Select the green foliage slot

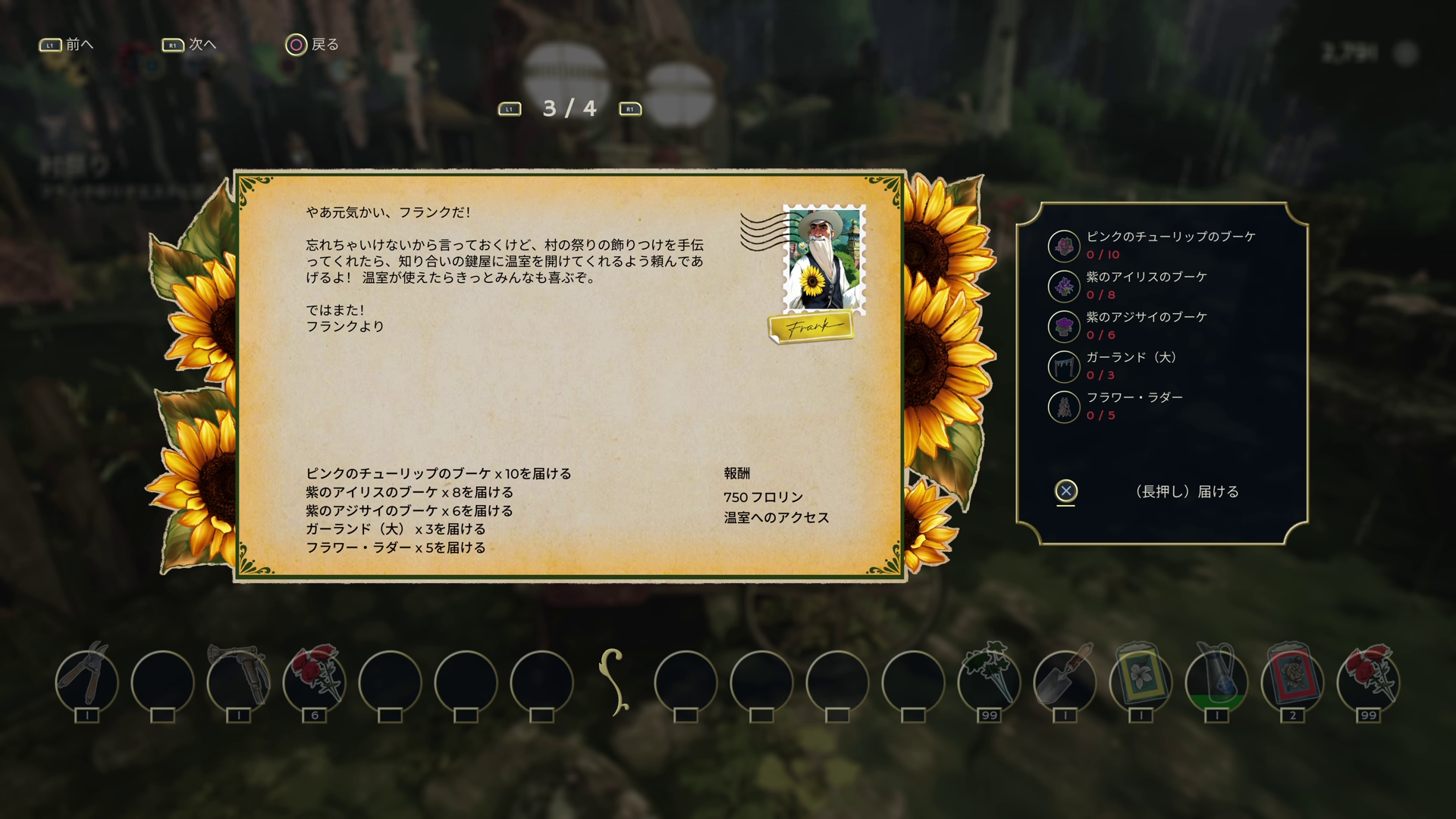(x=989, y=681)
